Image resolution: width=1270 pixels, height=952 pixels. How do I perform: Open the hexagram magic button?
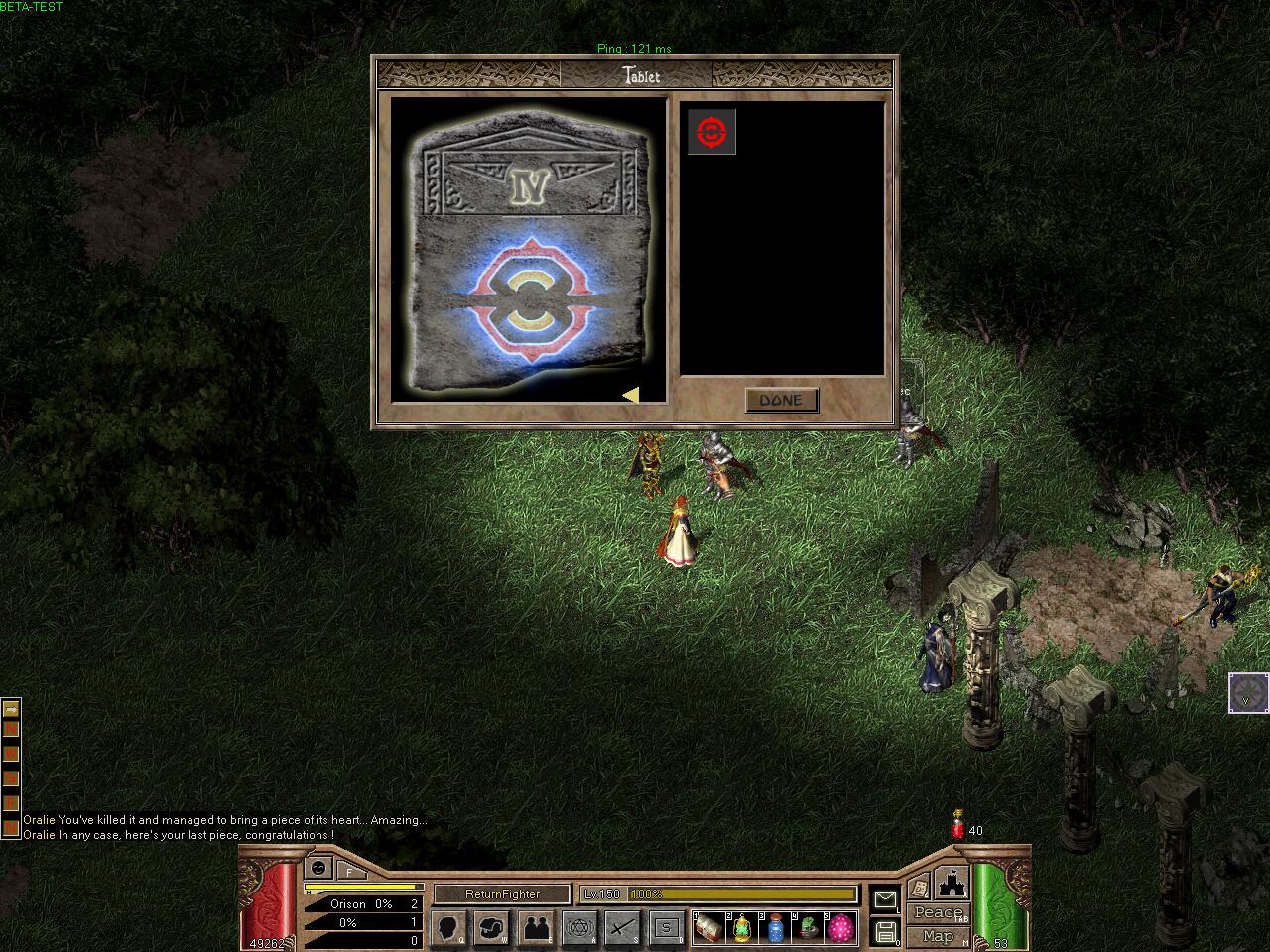pos(580,928)
